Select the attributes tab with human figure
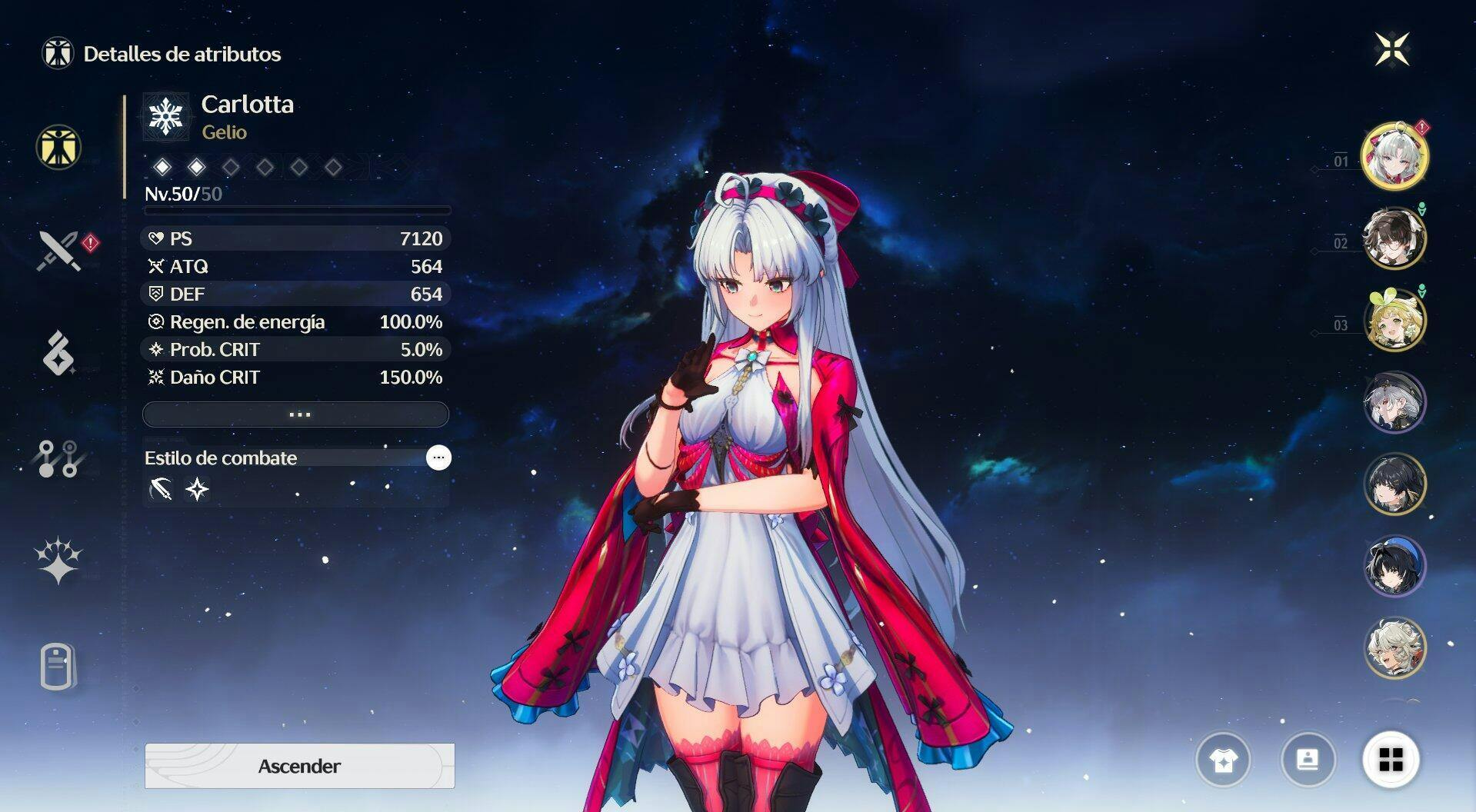 [58, 147]
